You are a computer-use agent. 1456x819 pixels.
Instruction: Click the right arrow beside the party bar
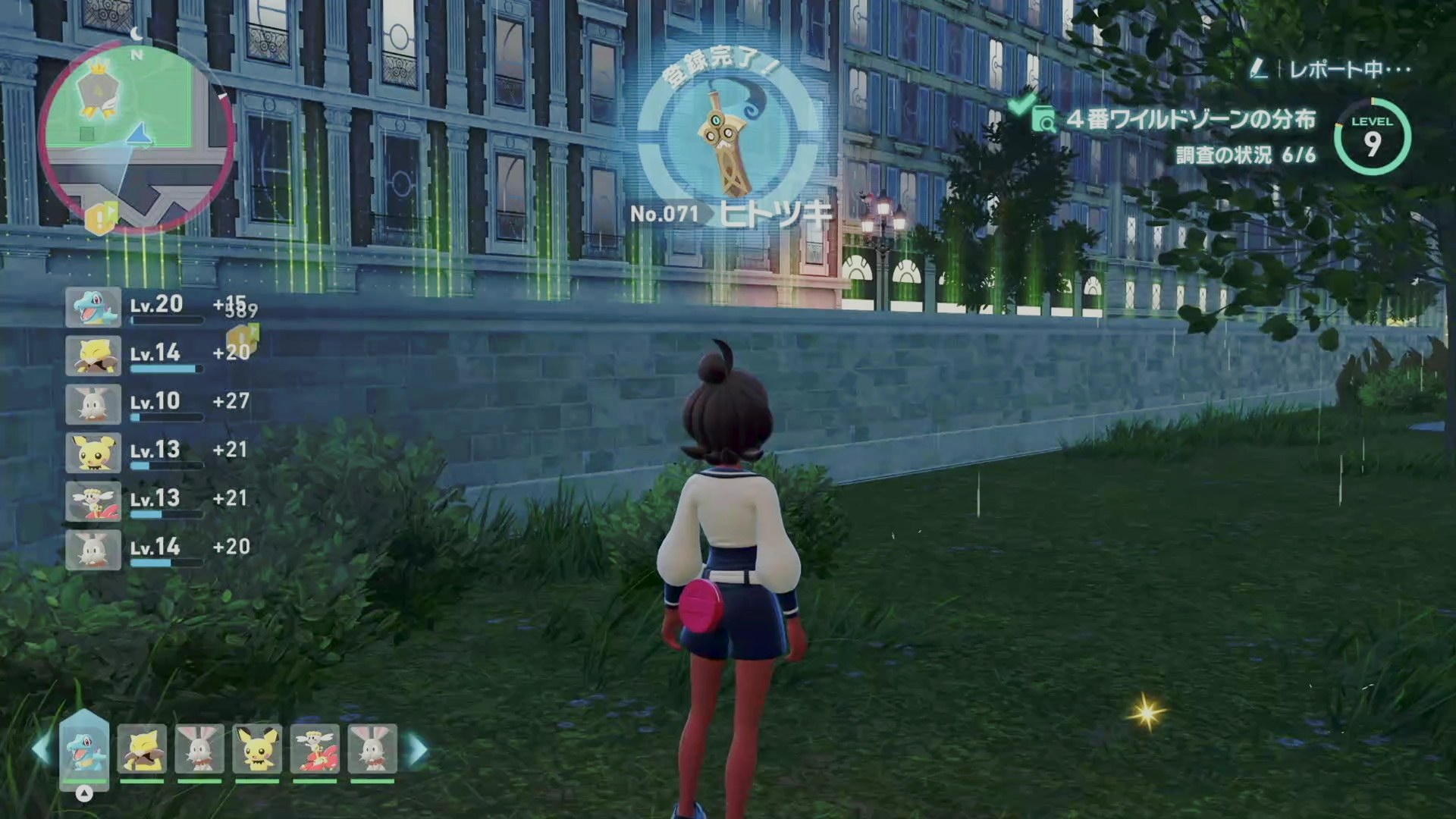tap(418, 749)
